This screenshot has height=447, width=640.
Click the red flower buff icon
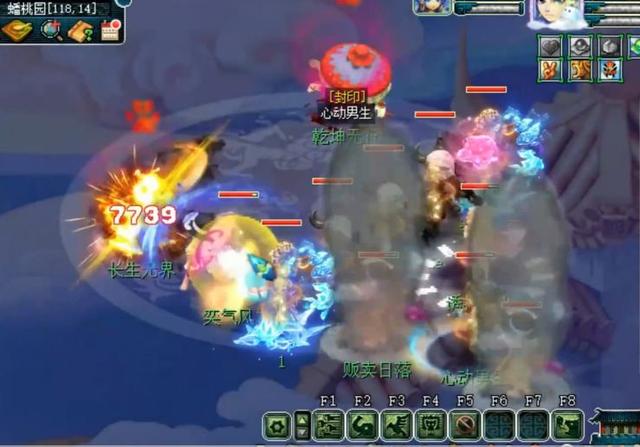[x=609, y=69]
